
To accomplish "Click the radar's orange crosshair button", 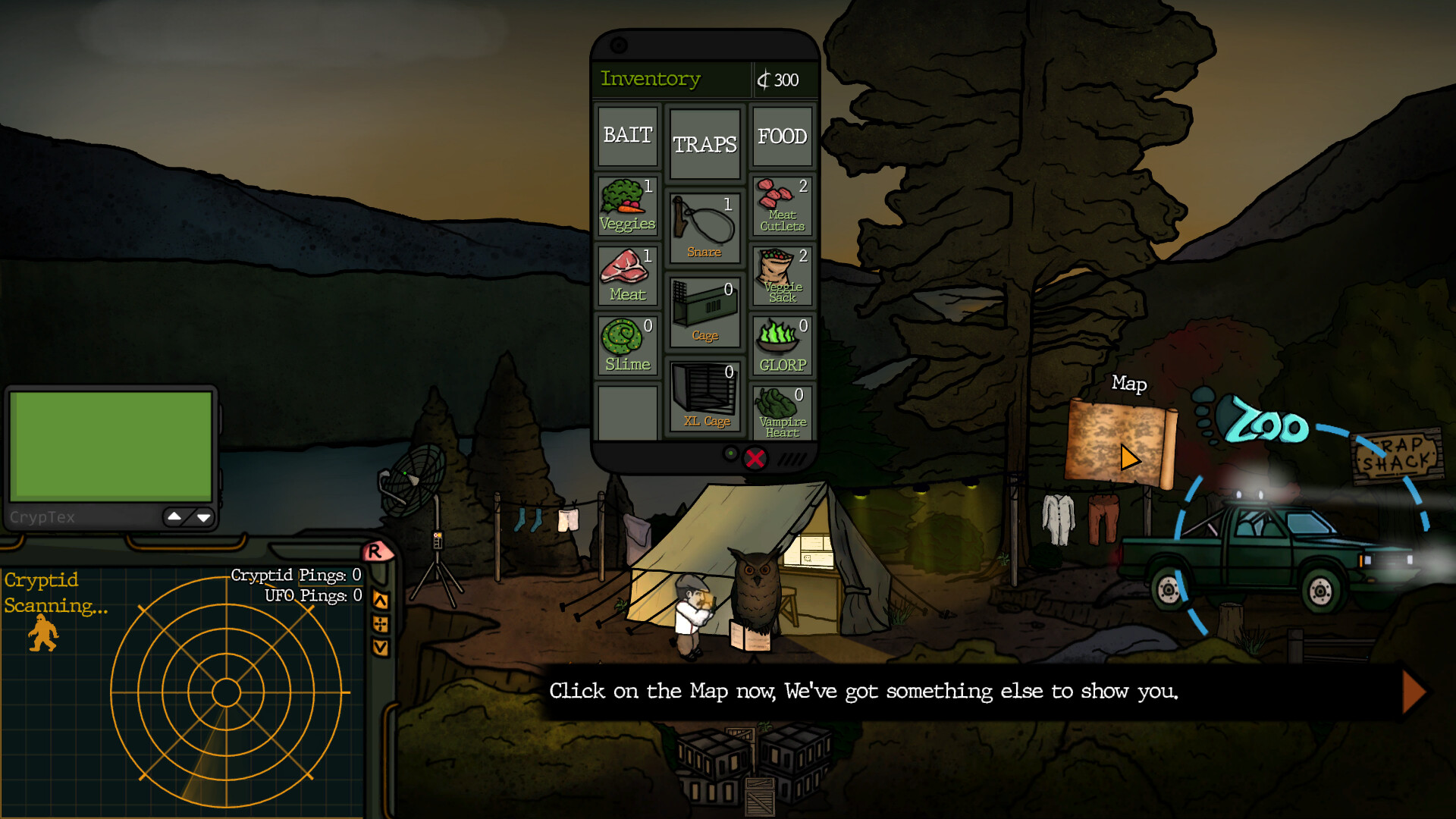I will tap(381, 624).
